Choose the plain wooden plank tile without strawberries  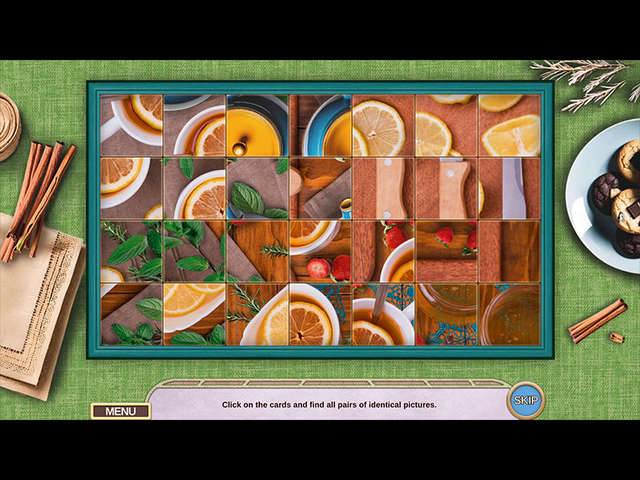click(x=509, y=252)
